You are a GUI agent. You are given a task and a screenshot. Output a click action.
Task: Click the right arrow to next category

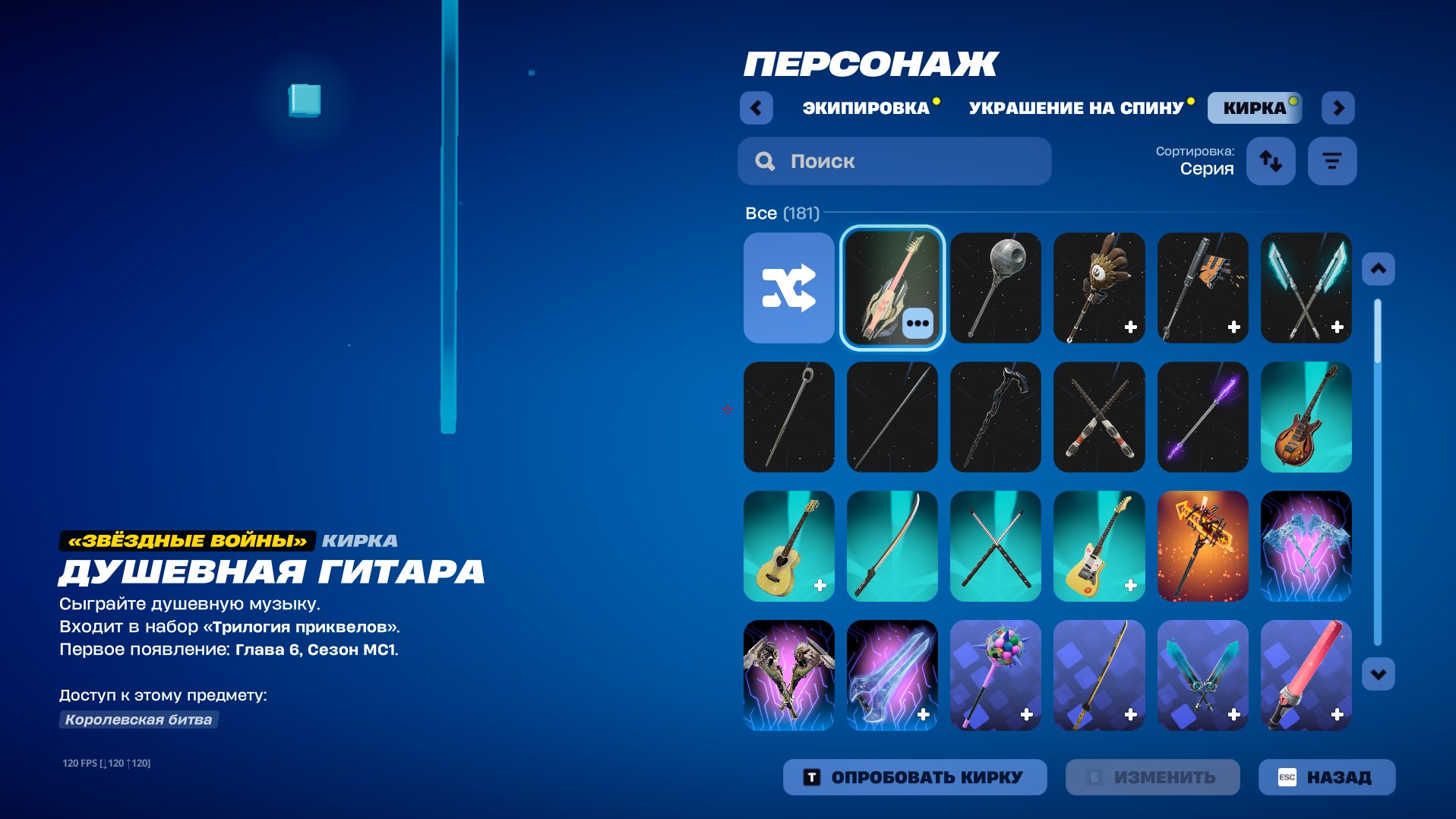pyautogui.click(x=1339, y=107)
